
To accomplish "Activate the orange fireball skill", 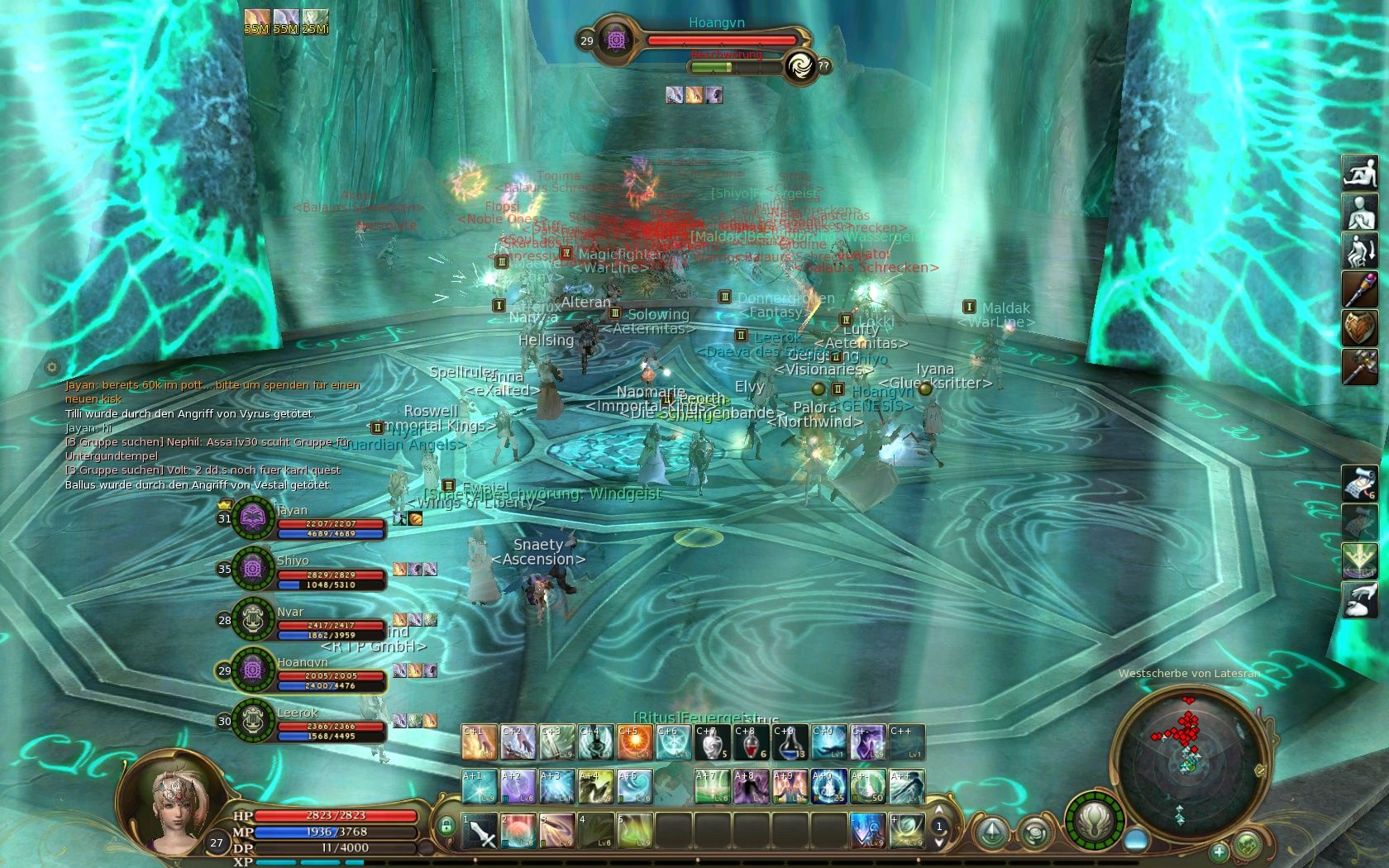I will click(x=634, y=742).
